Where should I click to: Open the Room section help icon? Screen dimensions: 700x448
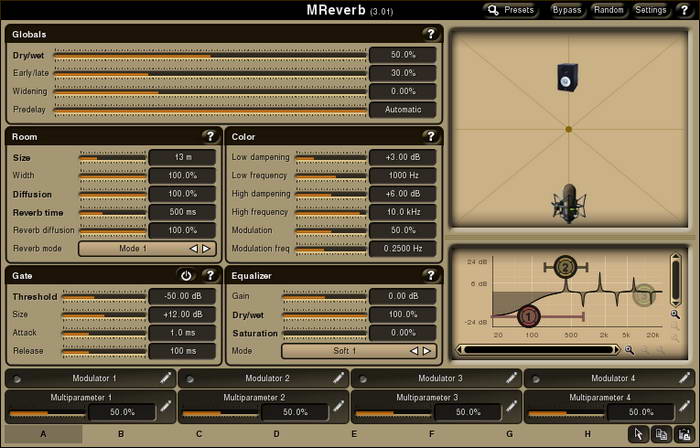pyautogui.click(x=210, y=136)
